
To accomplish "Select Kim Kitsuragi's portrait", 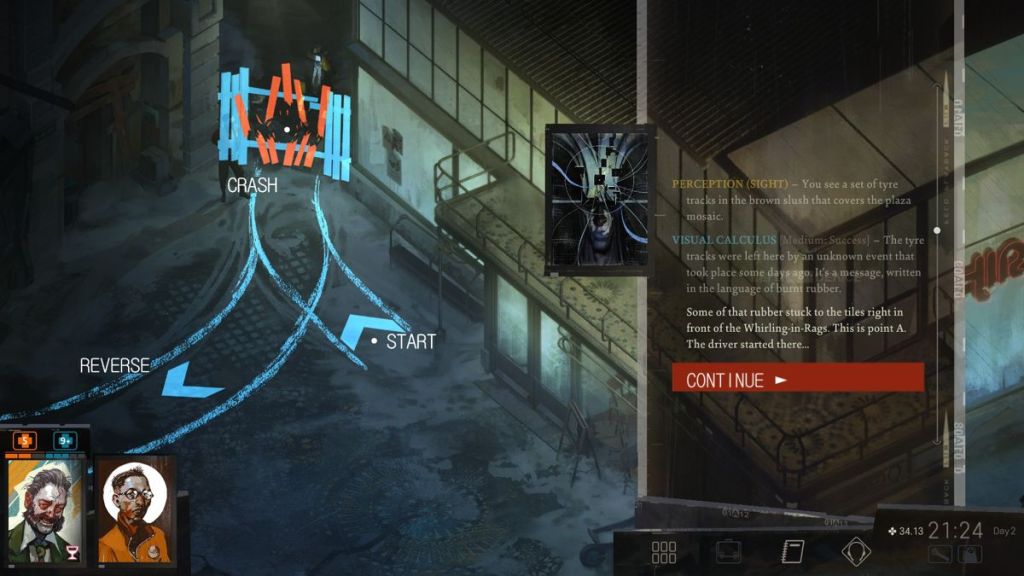I will (x=135, y=512).
